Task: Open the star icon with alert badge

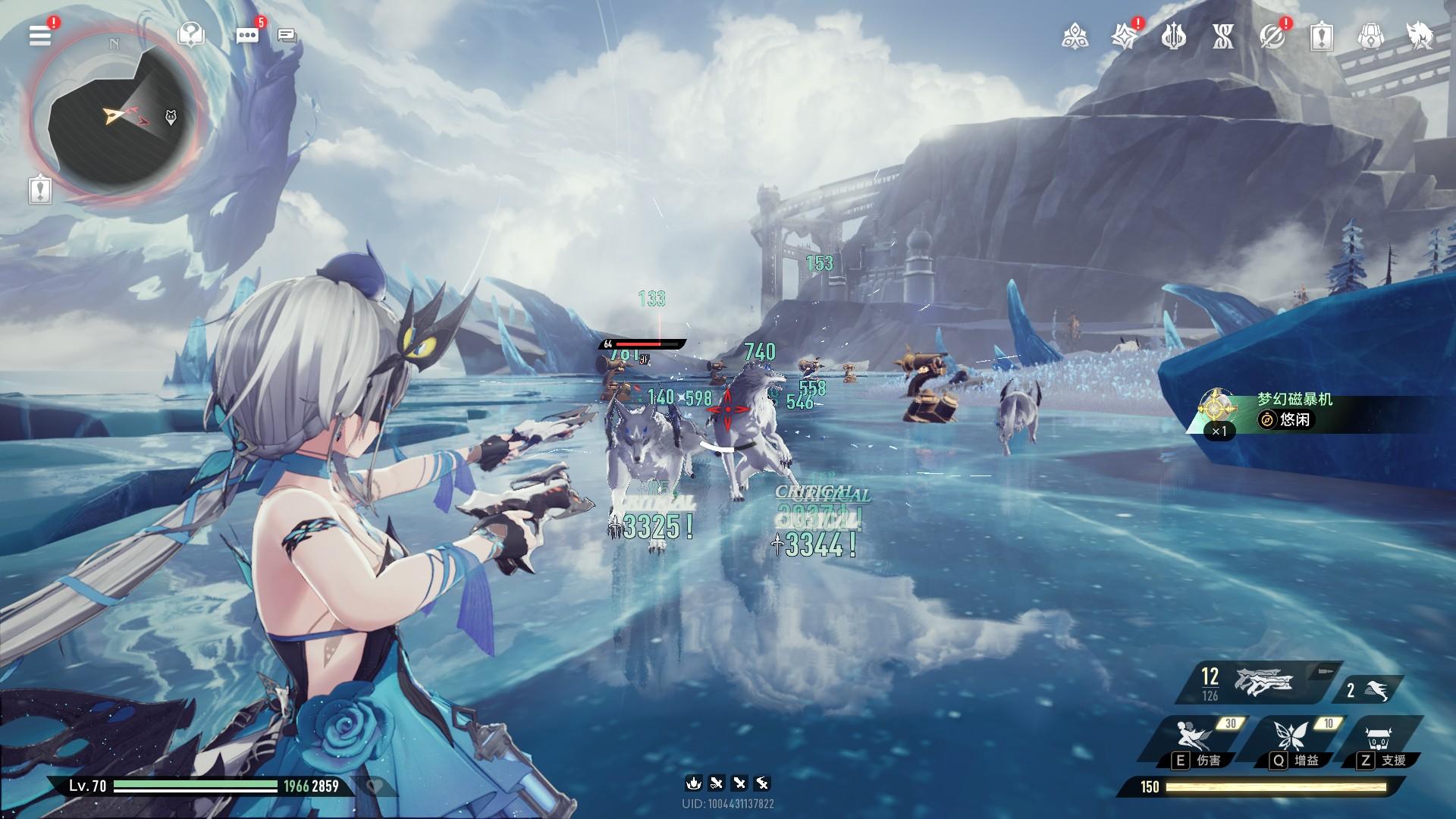Action: (1123, 36)
